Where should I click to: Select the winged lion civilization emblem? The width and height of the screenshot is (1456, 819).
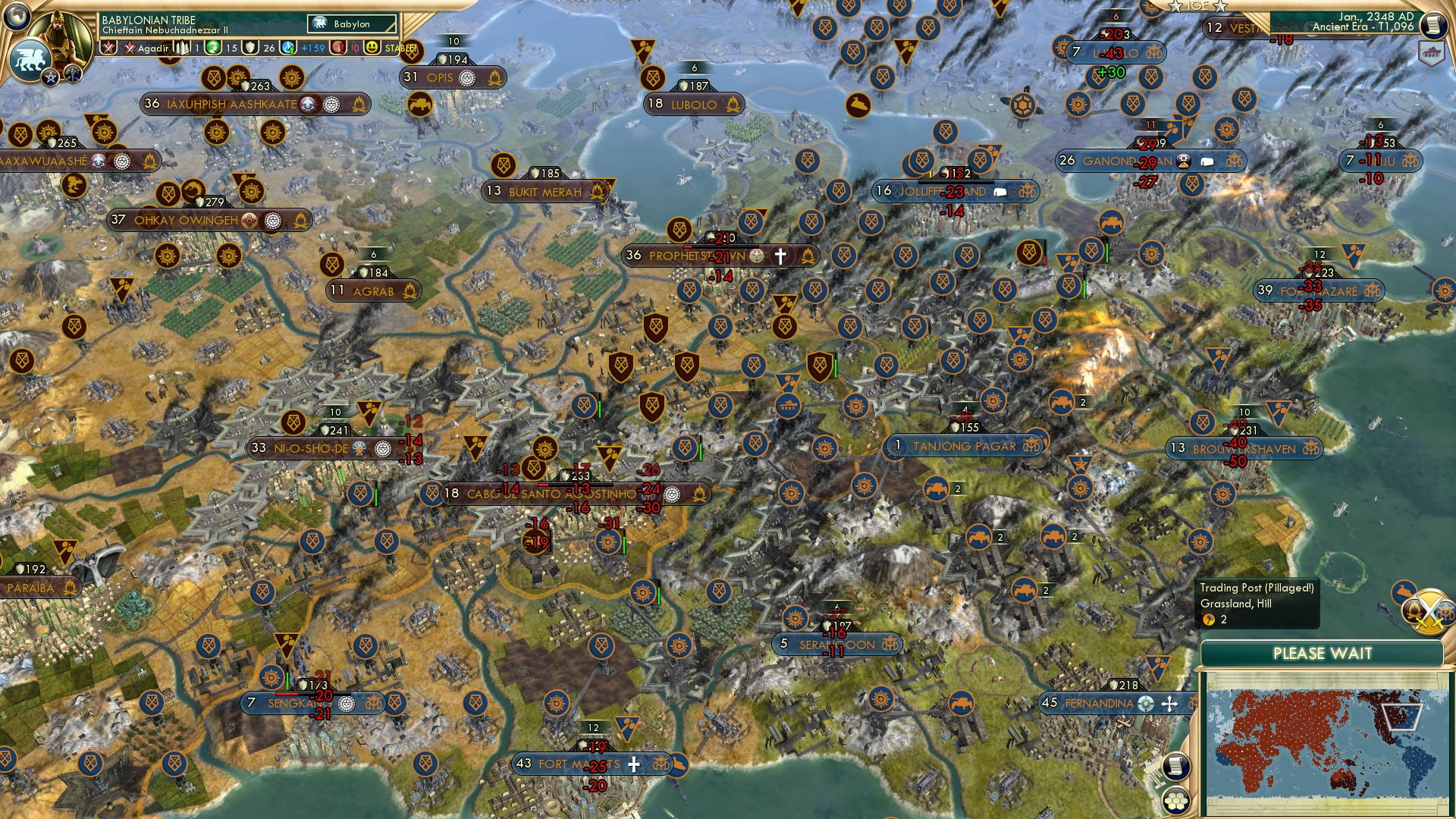click(29, 59)
